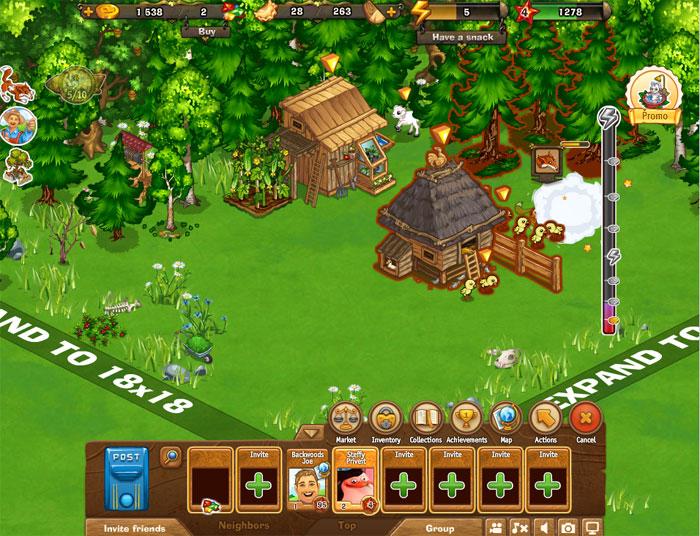Open the Promo offer

(655, 98)
